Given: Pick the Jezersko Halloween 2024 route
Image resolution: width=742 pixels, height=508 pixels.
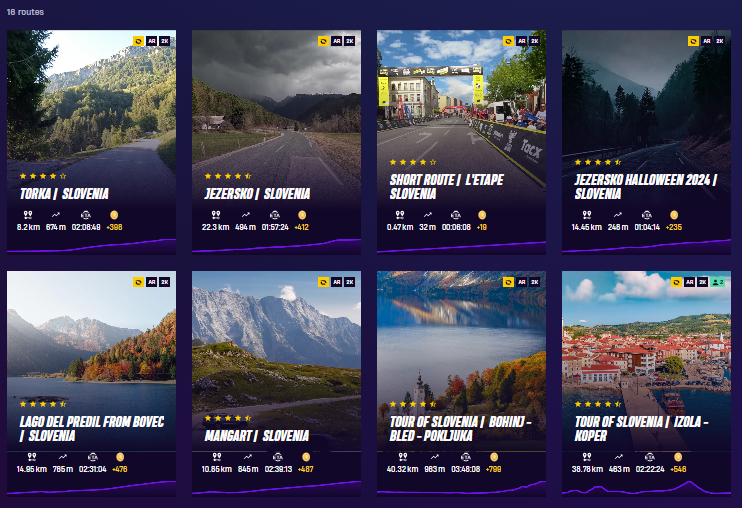Looking at the screenshot, I should 646,140.
